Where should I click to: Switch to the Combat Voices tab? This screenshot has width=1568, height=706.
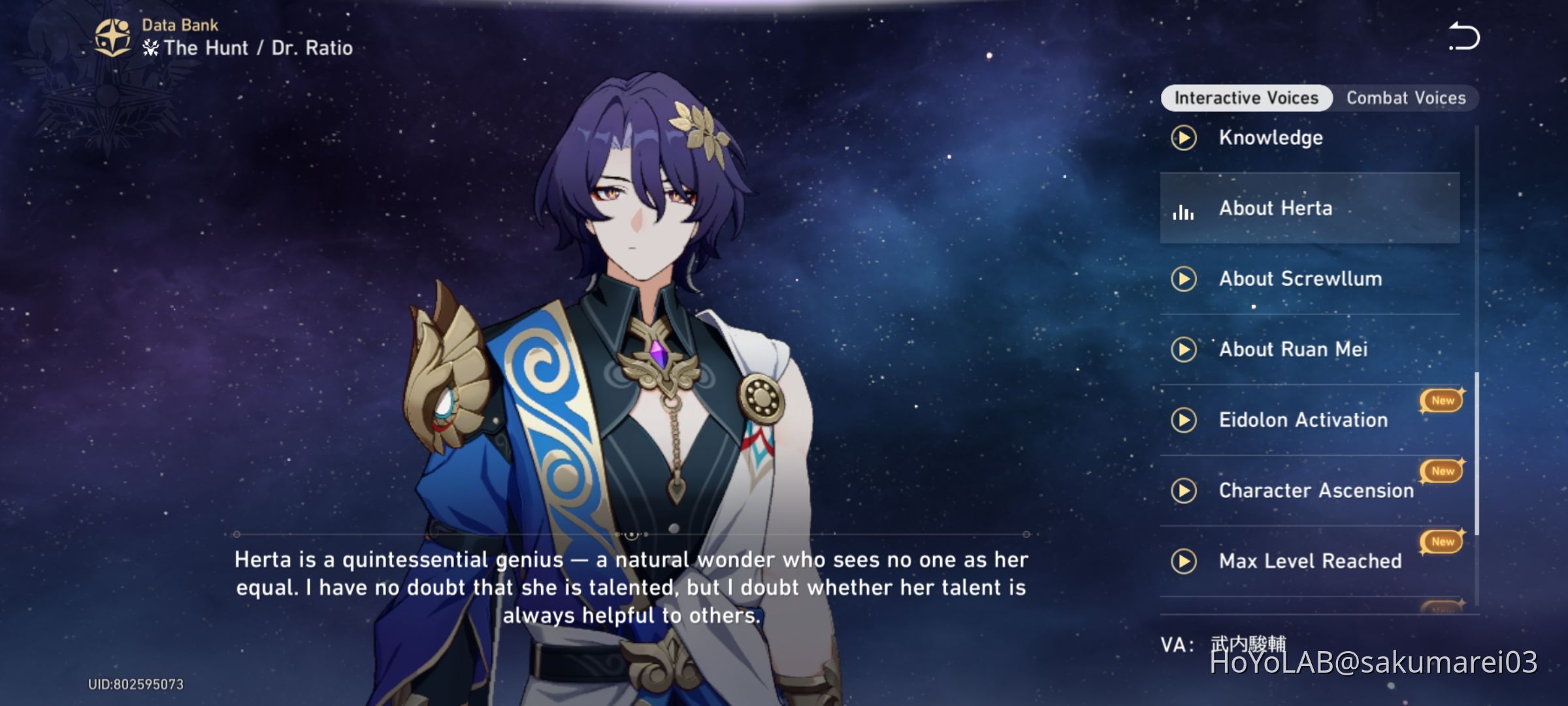(1406, 97)
